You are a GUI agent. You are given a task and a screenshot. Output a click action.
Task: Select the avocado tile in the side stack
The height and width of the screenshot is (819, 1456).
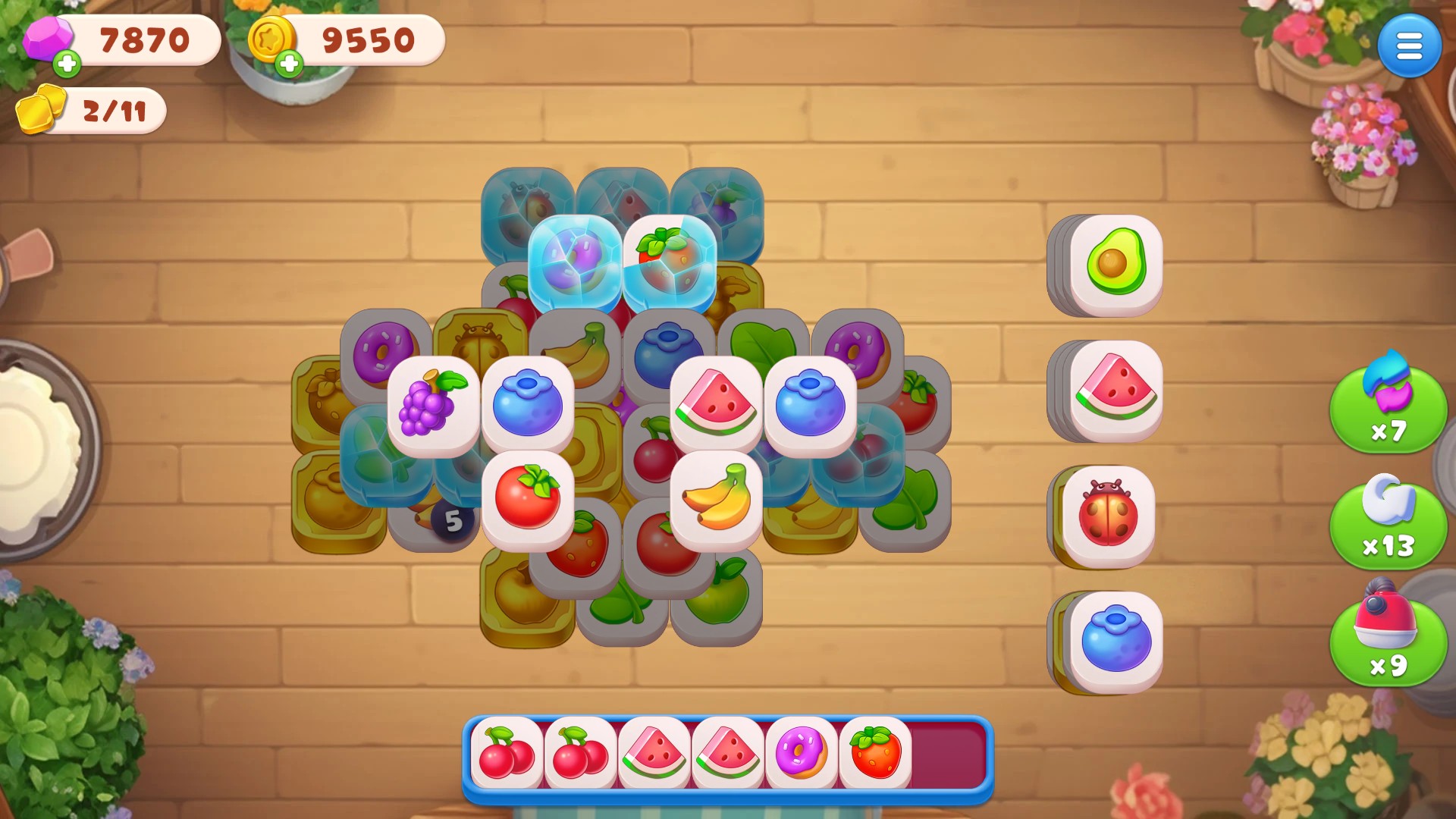[1107, 265]
